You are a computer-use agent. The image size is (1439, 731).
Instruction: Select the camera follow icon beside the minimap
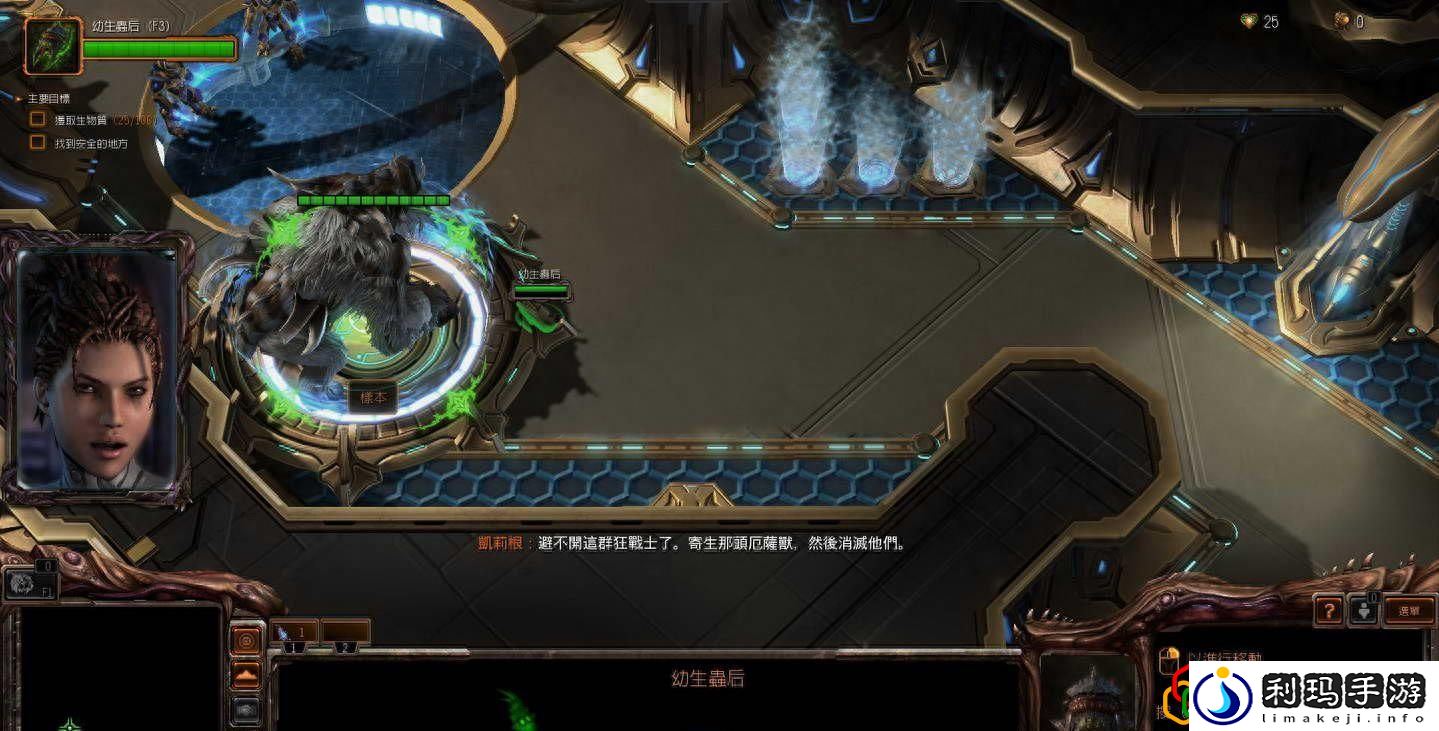245,712
